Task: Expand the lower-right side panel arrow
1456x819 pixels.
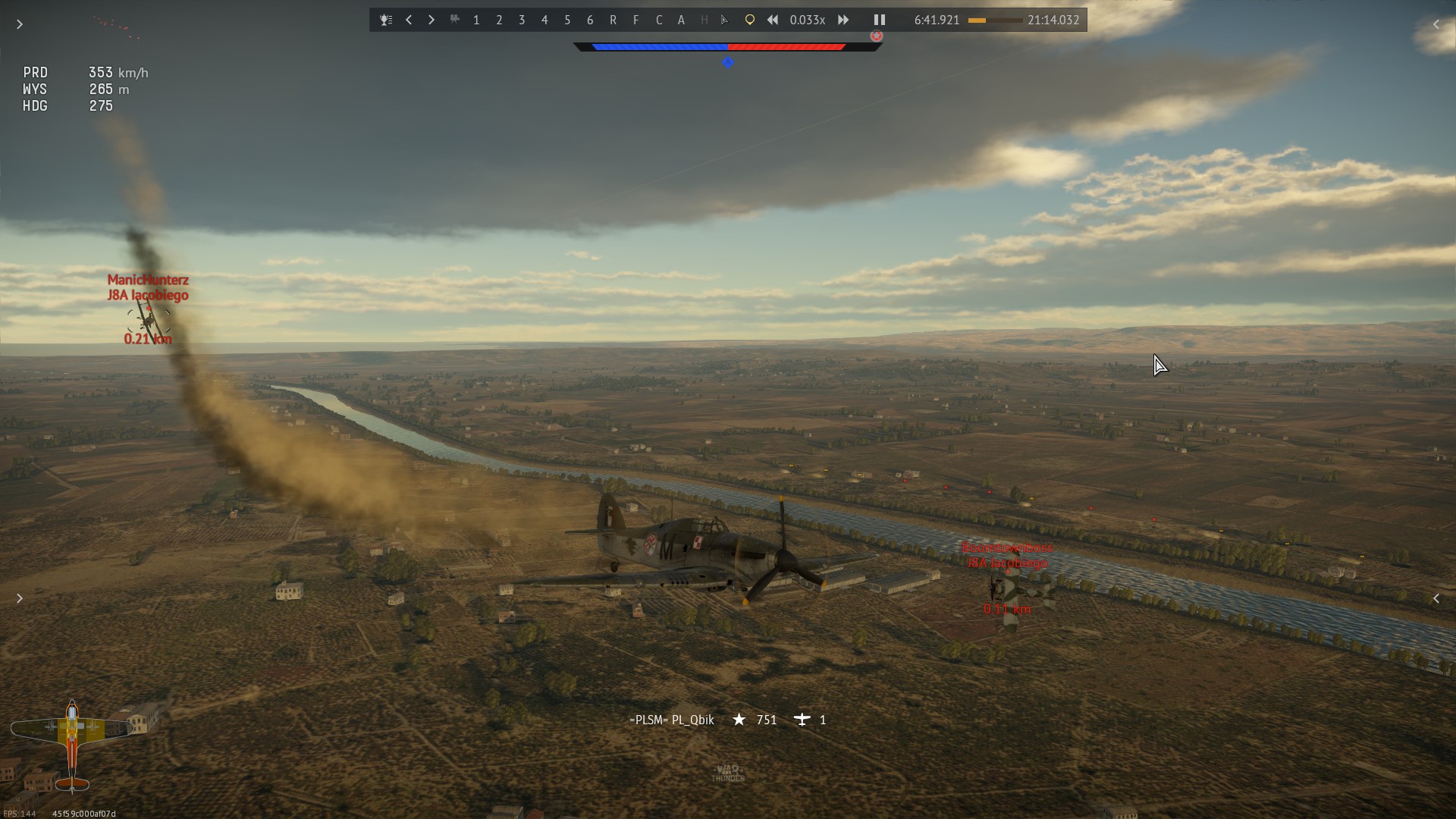Action: coord(1436,598)
